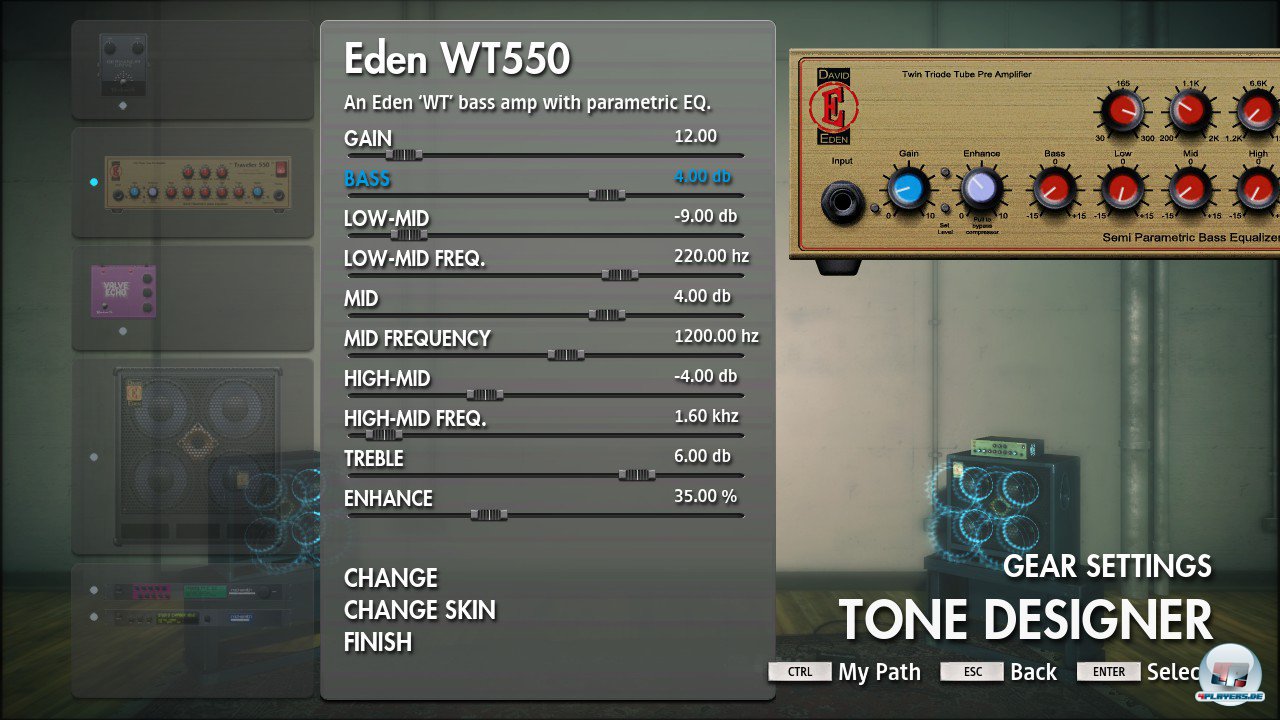The height and width of the screenshot is (720, 1280).
Task: Click the 1.1K mid frequency knob
Action: pyautogui.click(x=1188, y=111)
